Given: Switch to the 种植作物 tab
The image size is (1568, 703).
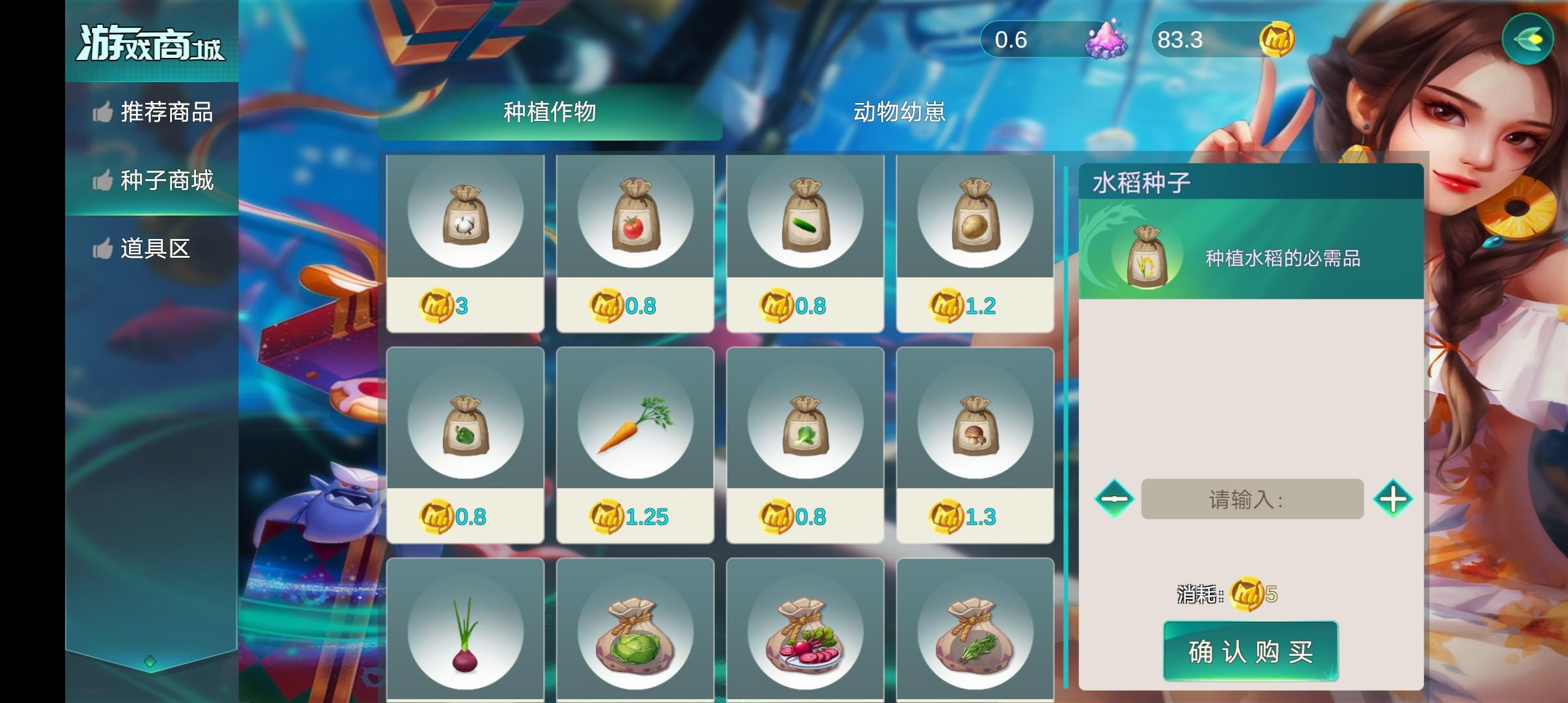Looking at the screenshot, I should [550, 112].
